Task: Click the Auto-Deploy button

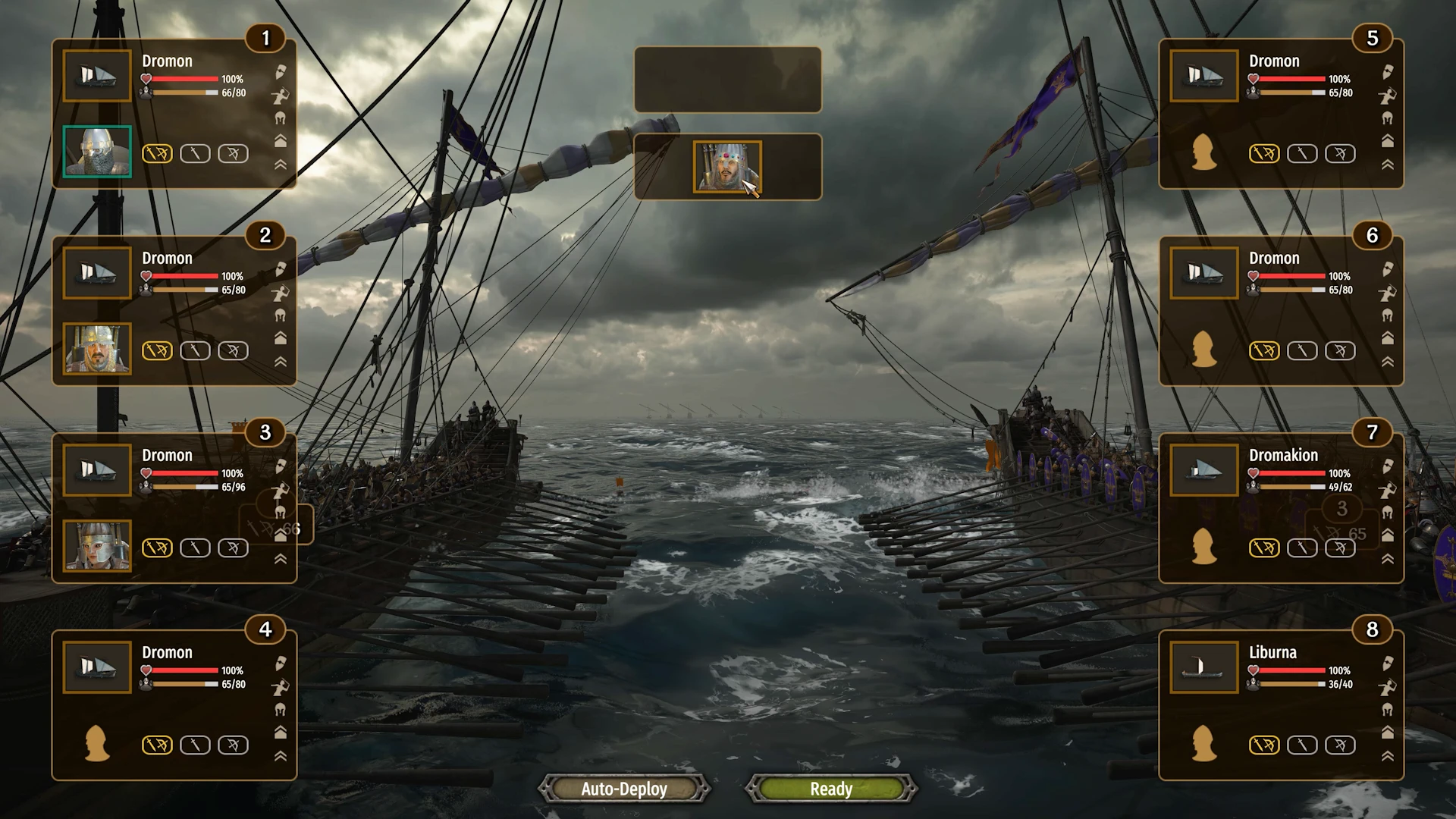Action: point(624,789)
